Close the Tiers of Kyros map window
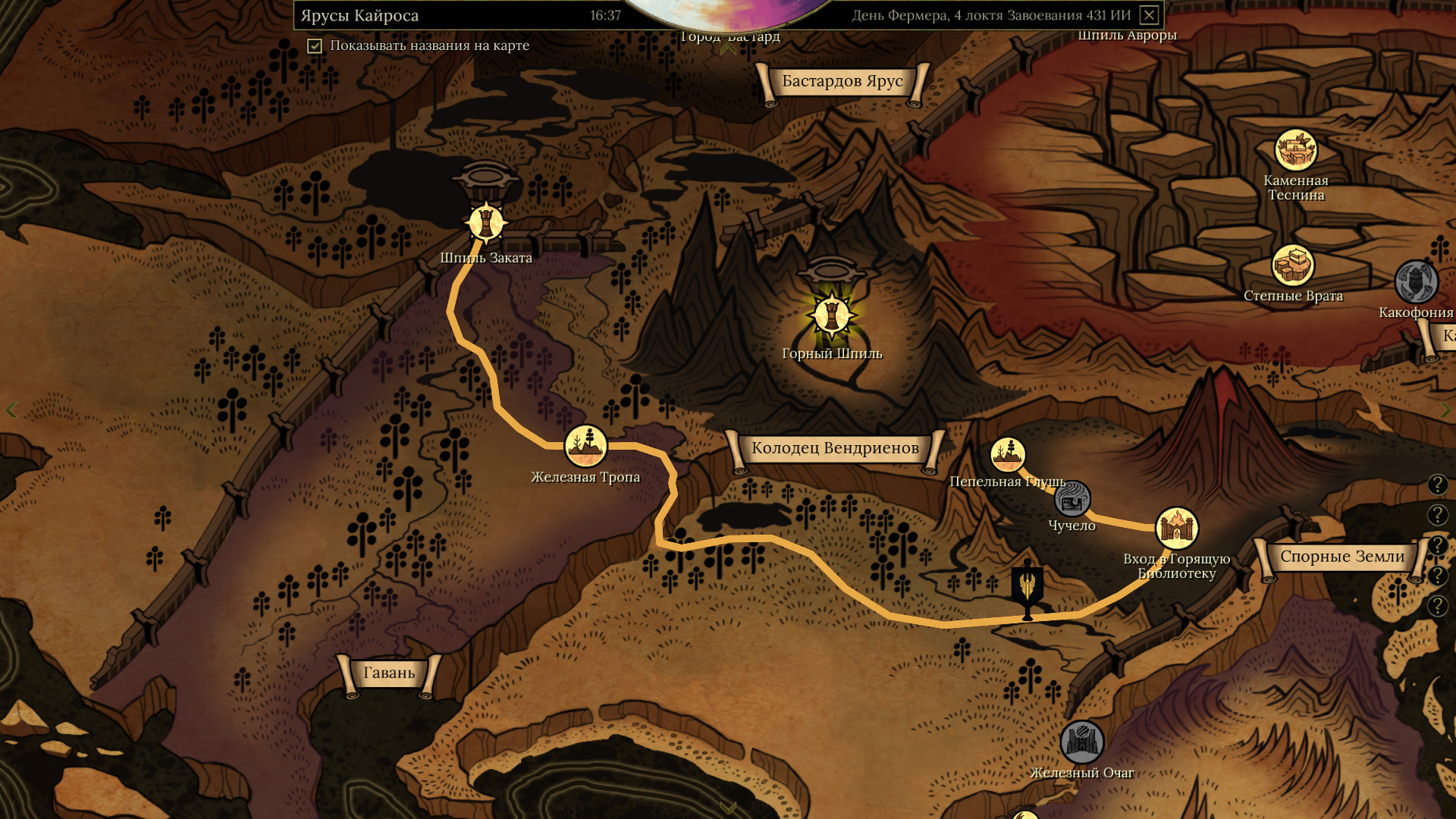 tap(1149, 15)
